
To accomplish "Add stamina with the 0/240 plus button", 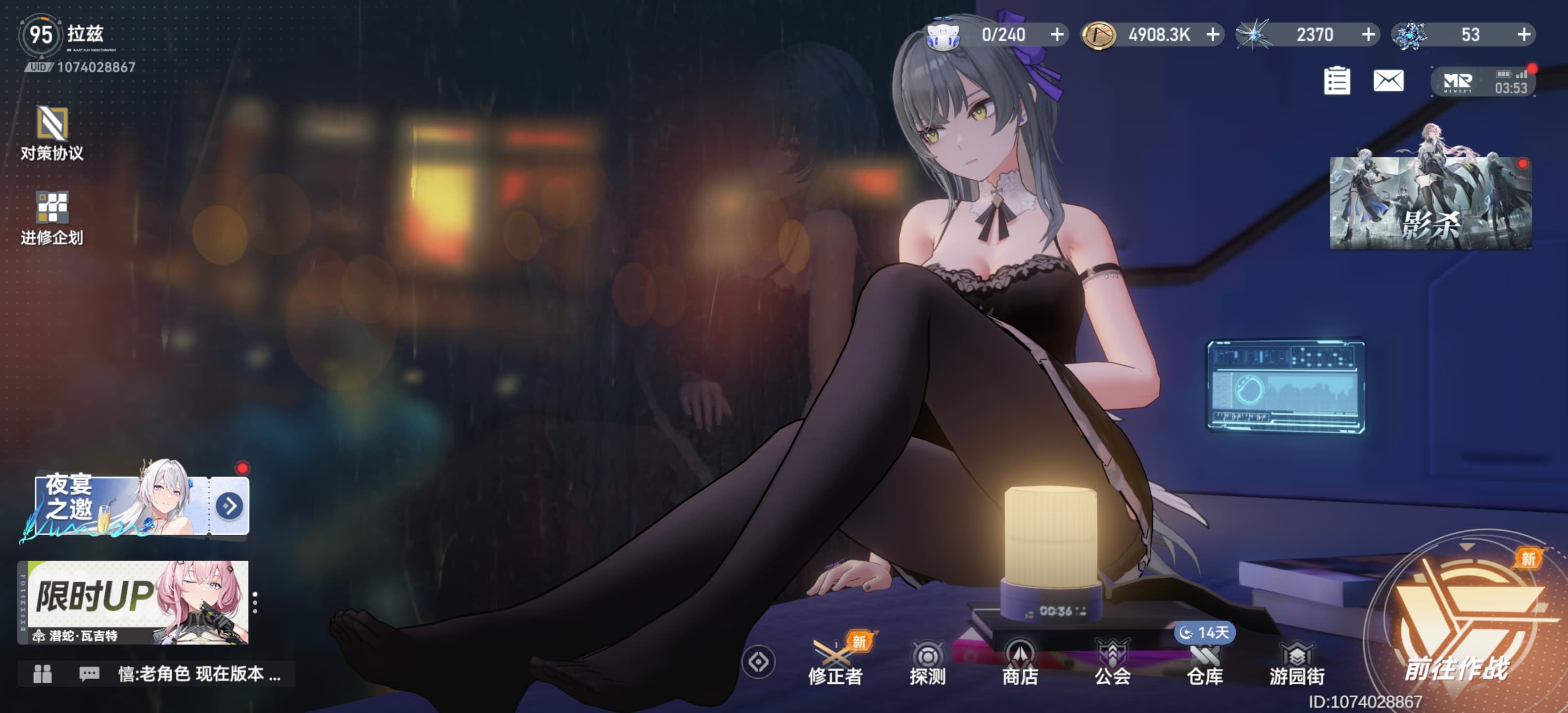I will [1057, 34].
